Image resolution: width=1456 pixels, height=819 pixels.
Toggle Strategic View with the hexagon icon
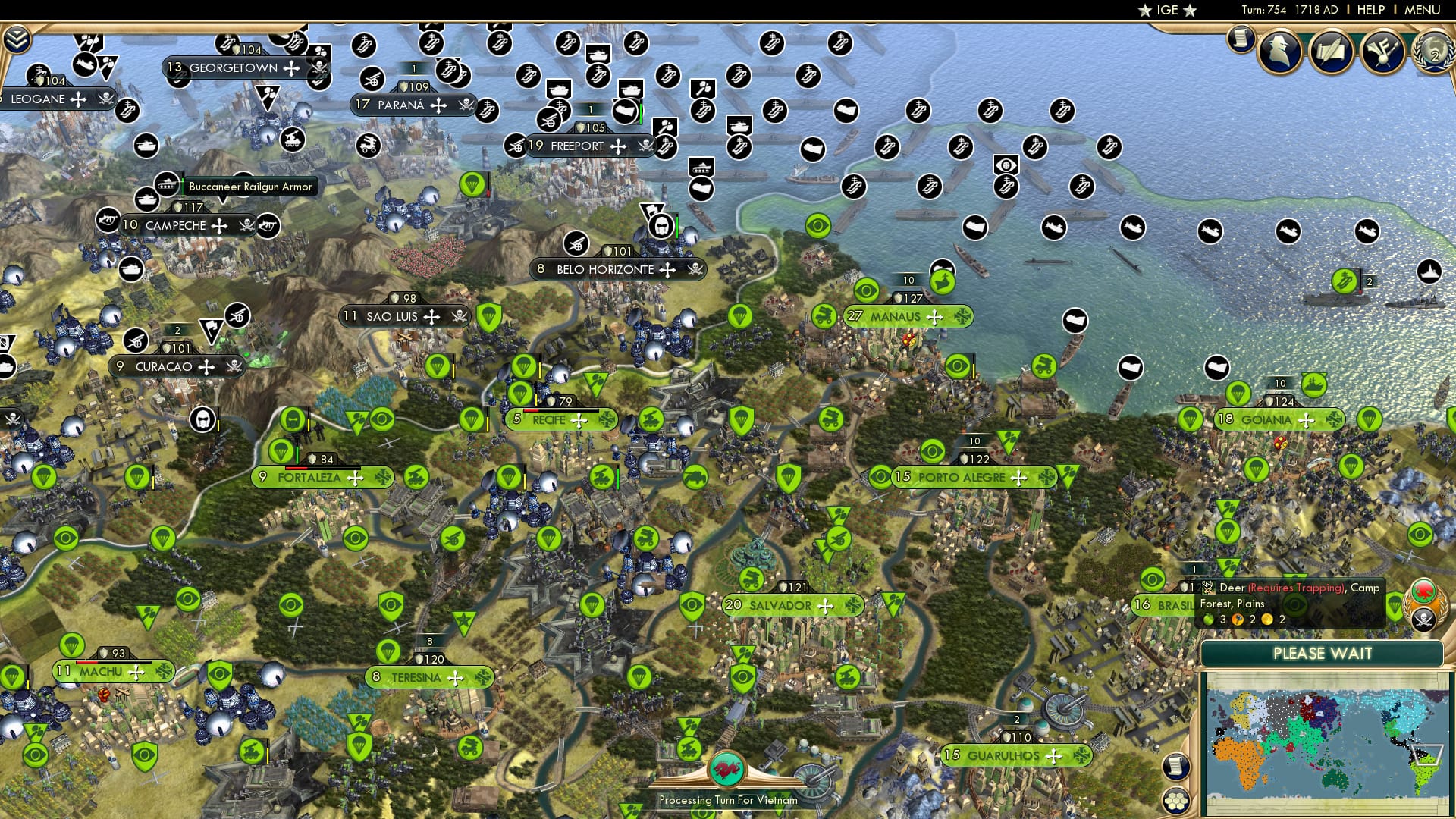coord(1175,801)
